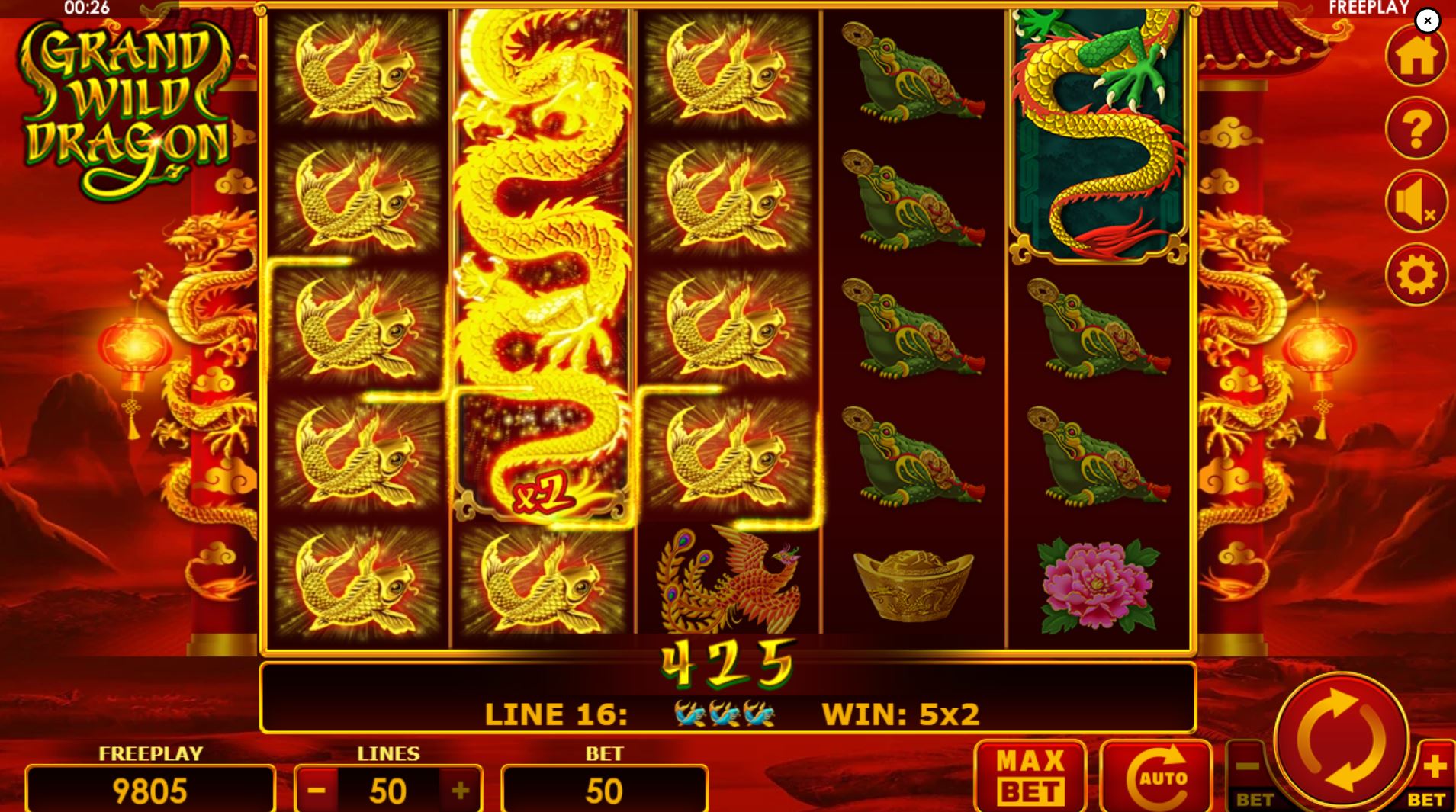Viewport: 1456px width, 812px height.
Task: Click the FREEPLAY balance showing 9805
Action: [150, 789]
